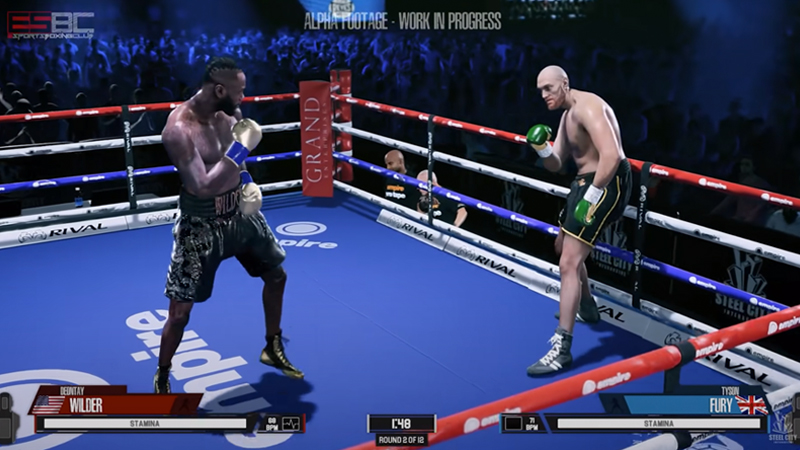The width and height of the screenshot is (800, 450).
Task: Click Wilder's heart rate monitor icon
Action: point(291,423)
